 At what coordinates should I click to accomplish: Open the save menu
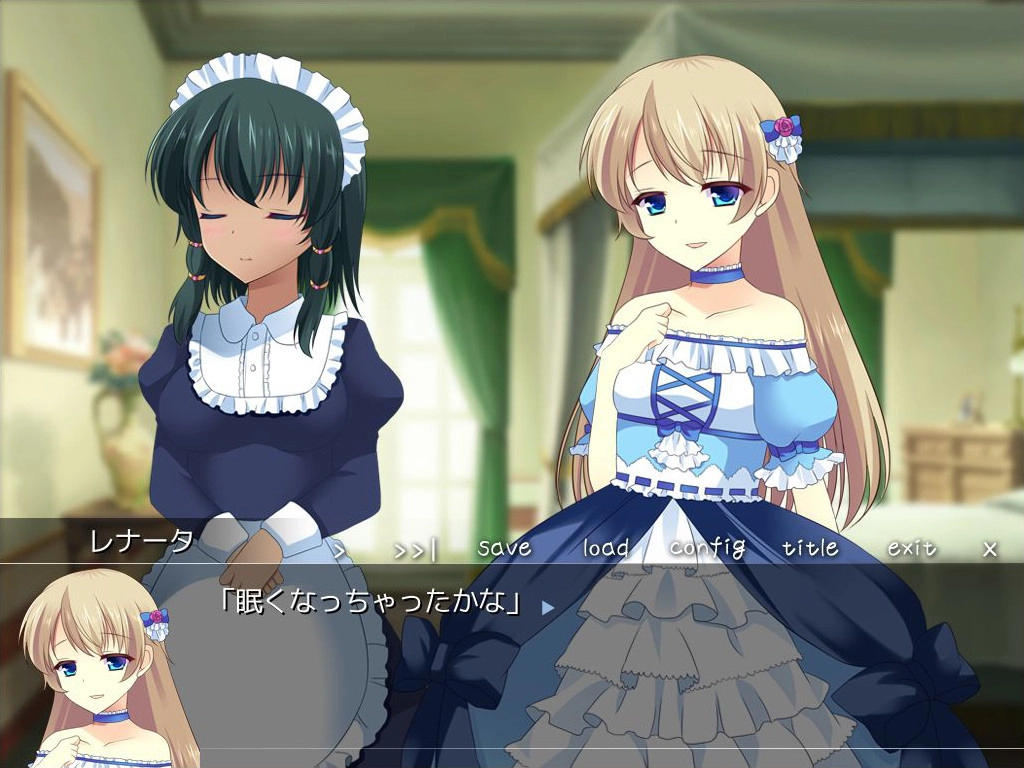click(x=504, y=548)
